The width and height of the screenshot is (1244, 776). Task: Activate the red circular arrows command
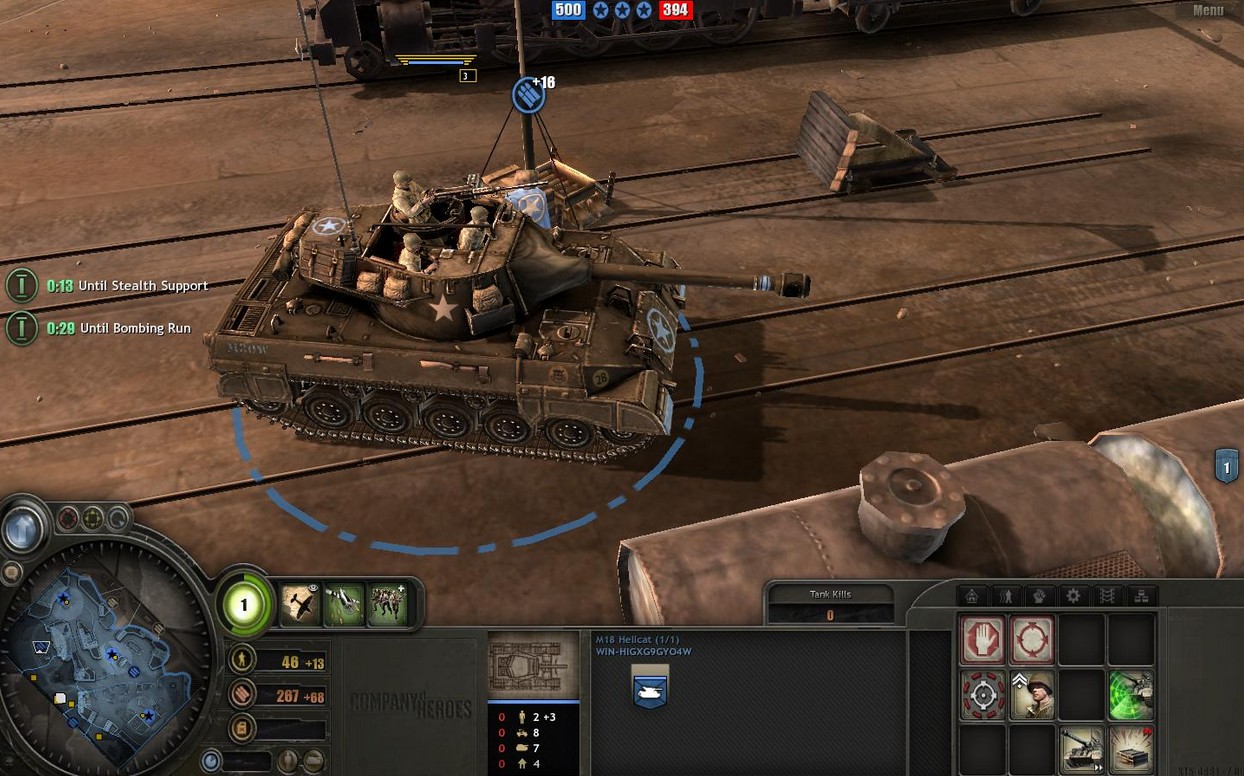1031,640
